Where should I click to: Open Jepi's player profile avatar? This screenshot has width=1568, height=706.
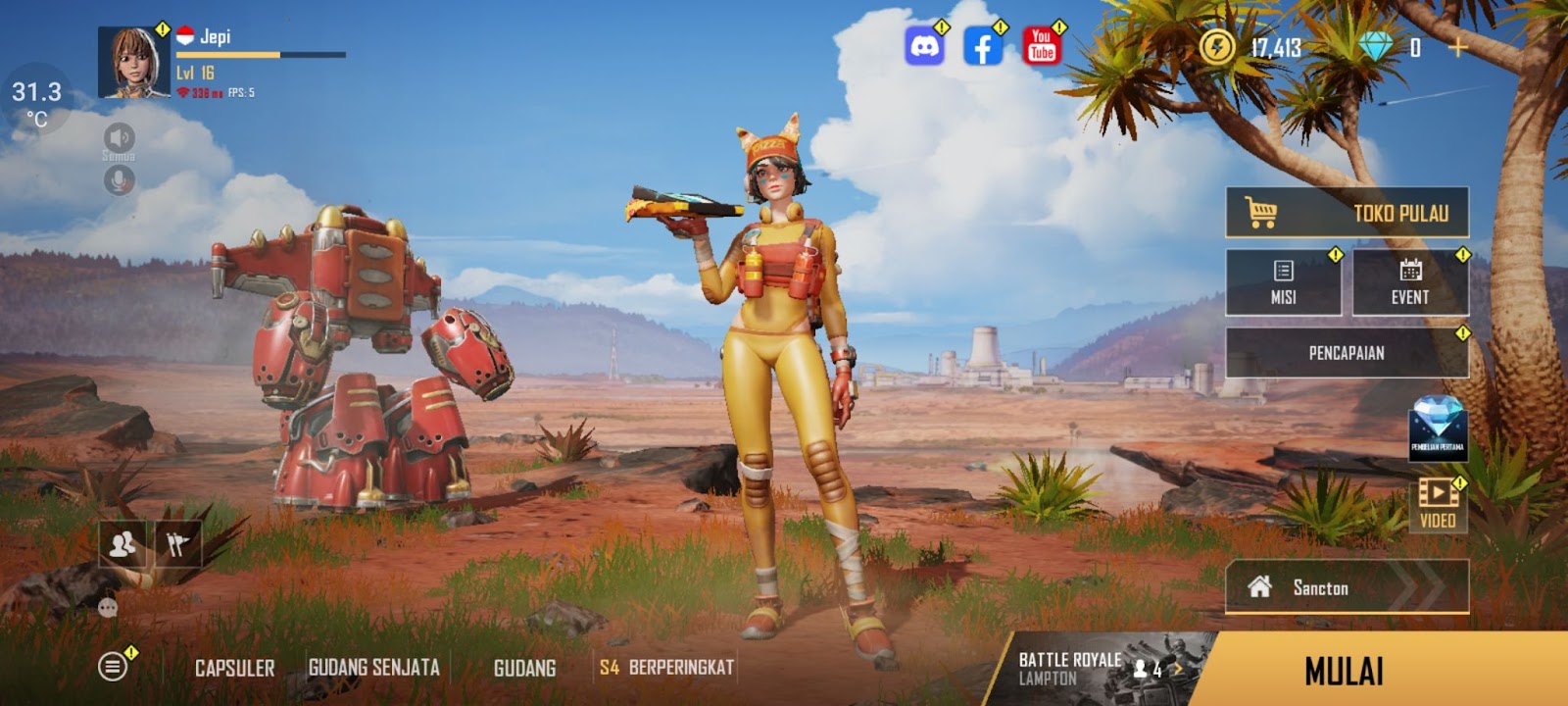(x=133, y=63)
